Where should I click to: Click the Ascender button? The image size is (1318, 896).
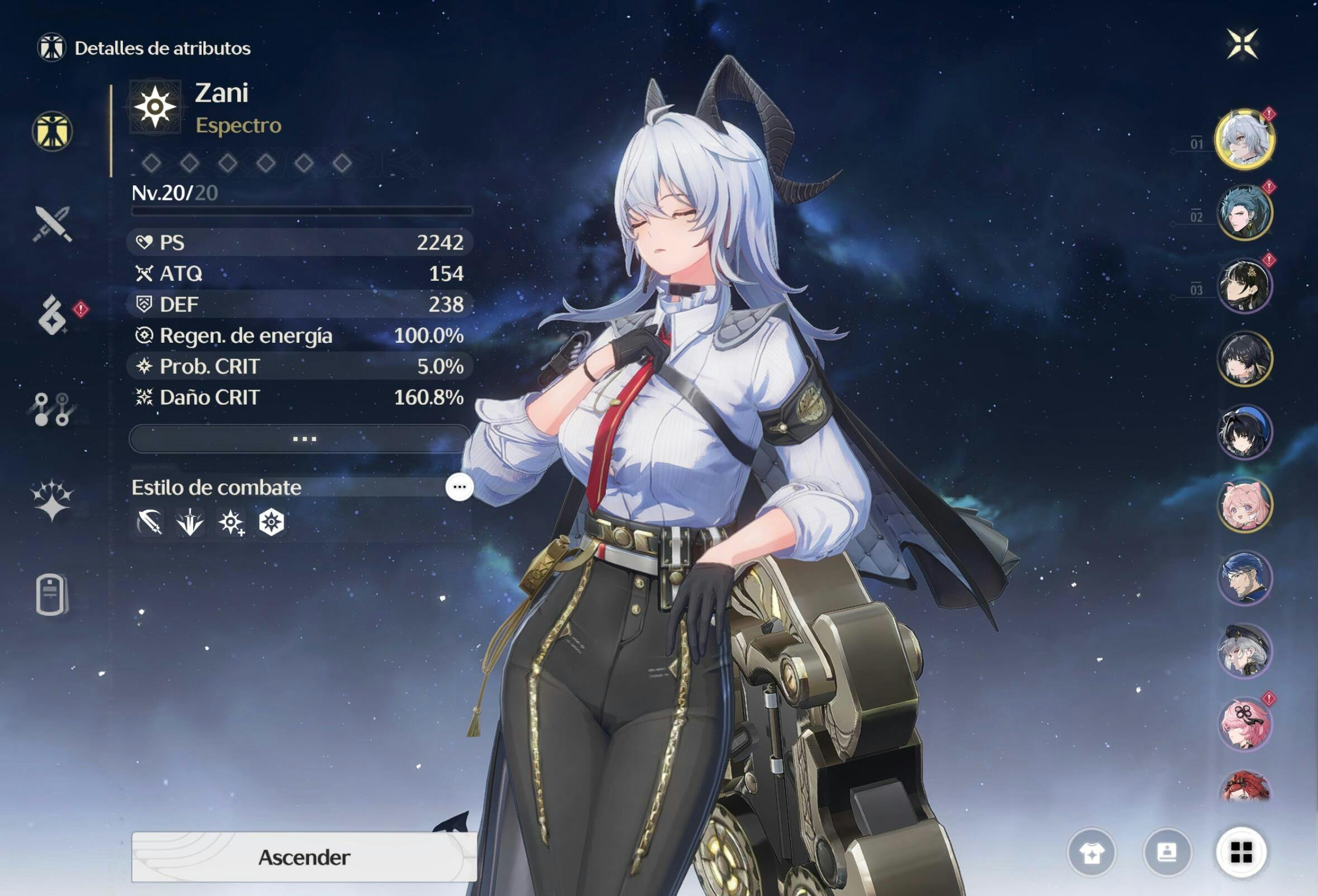point(304,856)
